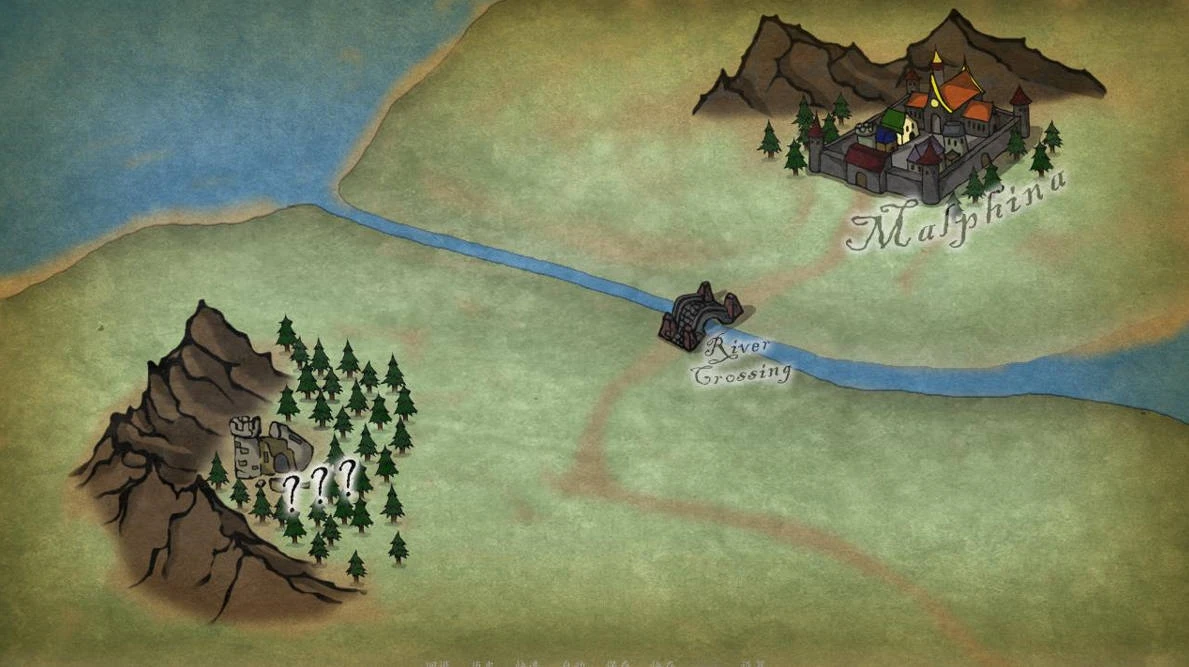Image resolution: width=1189 pixels, height=667 pixels.
Task: Select the River Crossing bridge location
Action: pos(699,316)
